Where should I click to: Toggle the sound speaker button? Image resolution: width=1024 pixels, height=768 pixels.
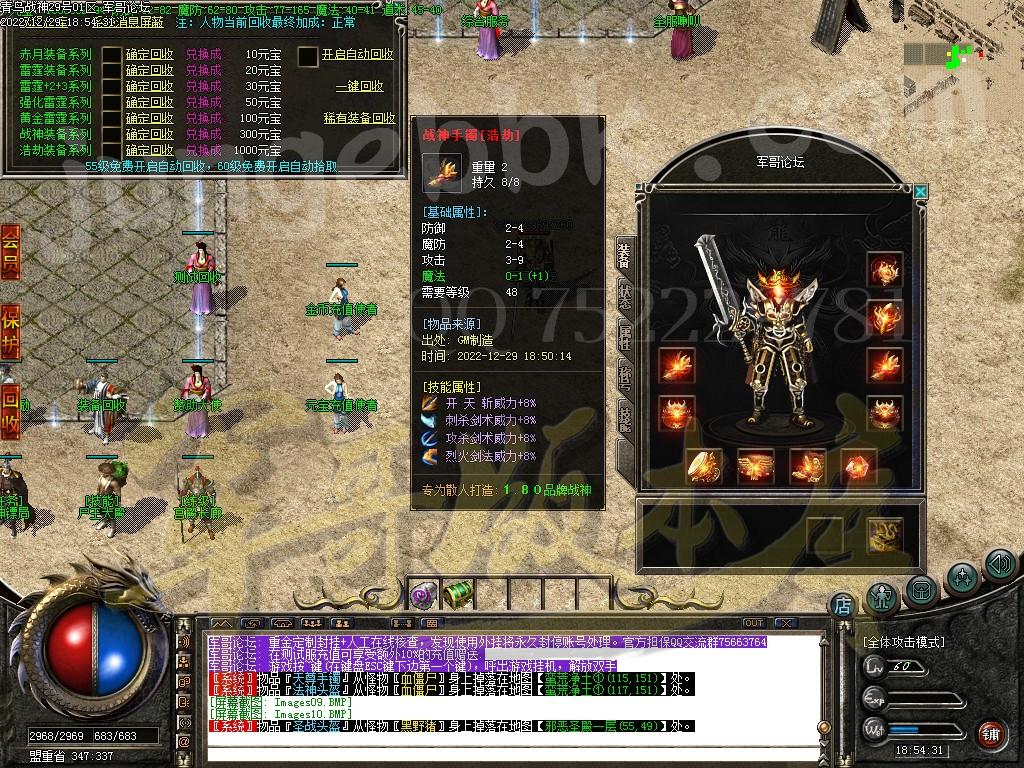coord(1000,565)
